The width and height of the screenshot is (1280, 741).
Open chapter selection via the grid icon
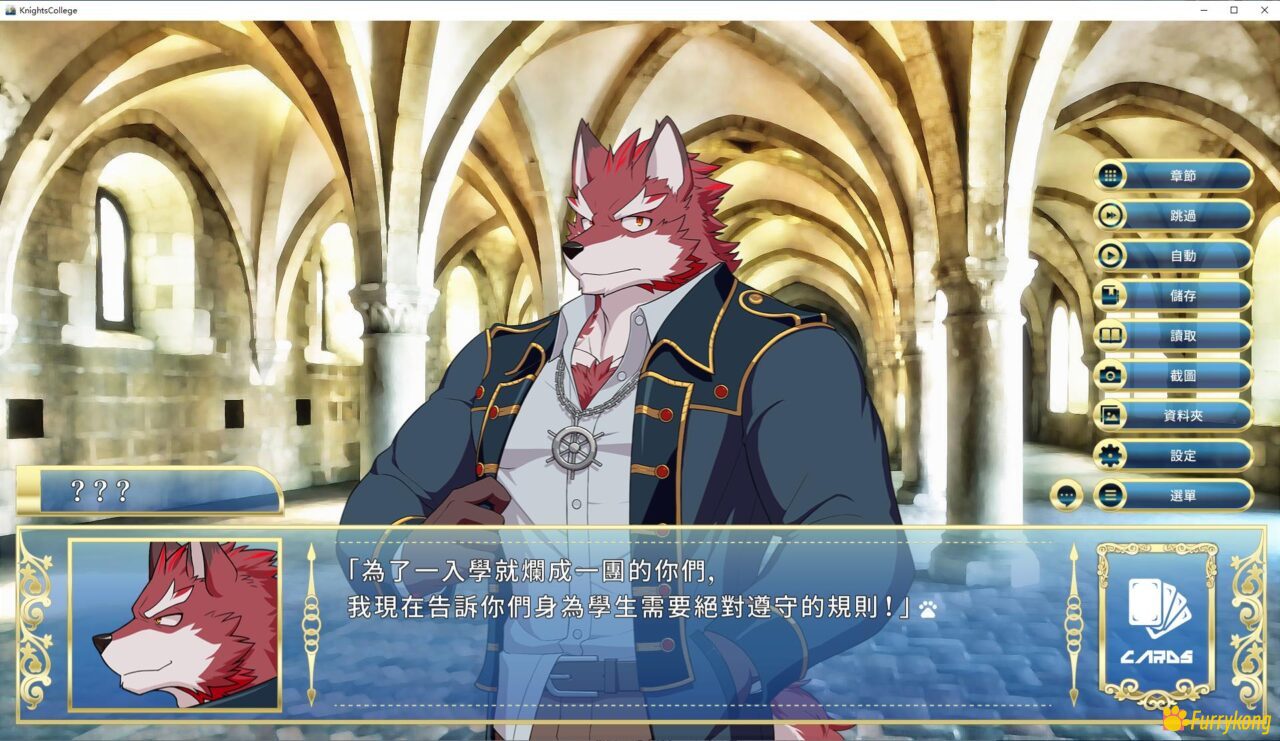tap(1110, 176)
